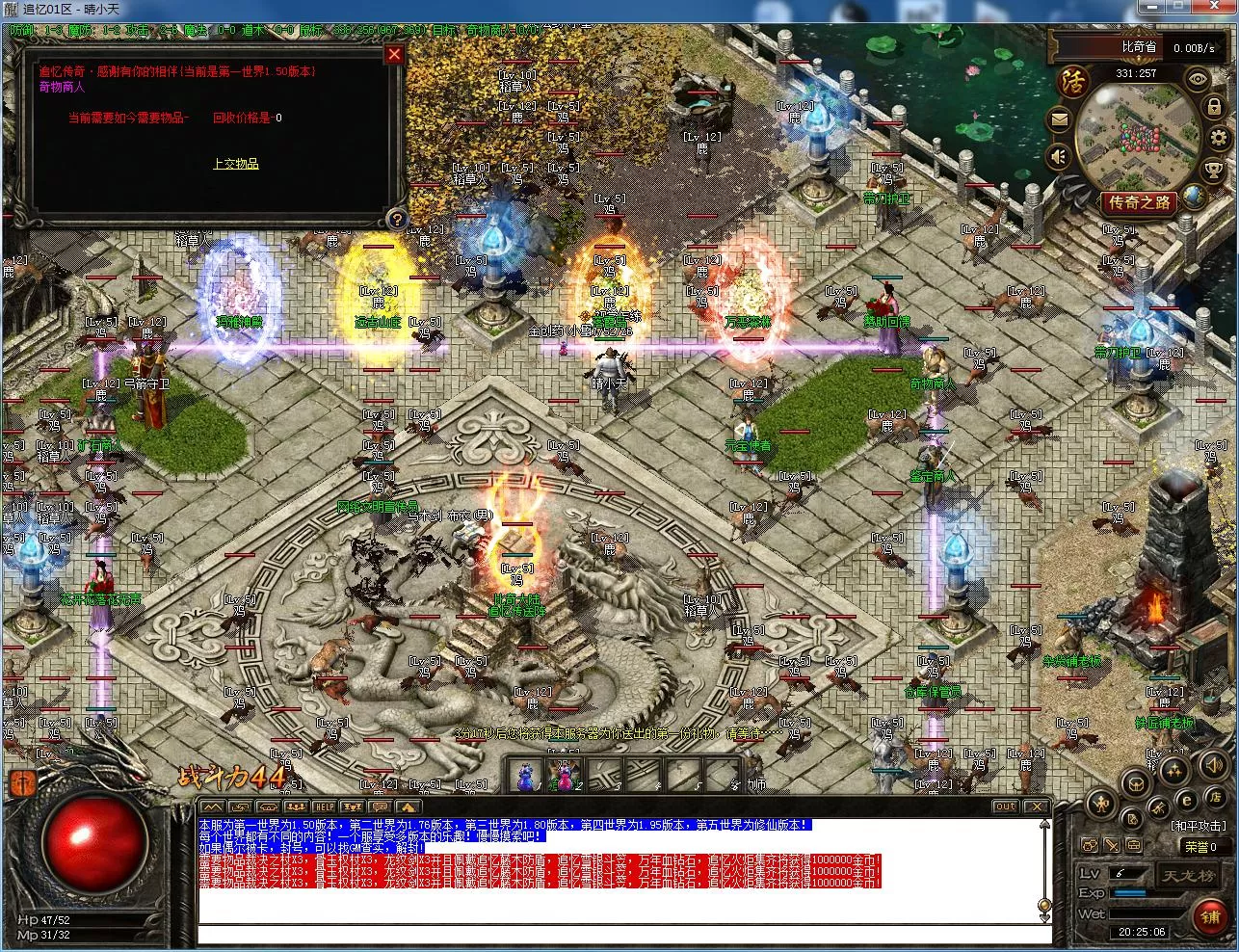Image resolution: width=1239 pixels, height=952 pixels.
Task: Open the envelope mail icon
Action: (1061, 120)
